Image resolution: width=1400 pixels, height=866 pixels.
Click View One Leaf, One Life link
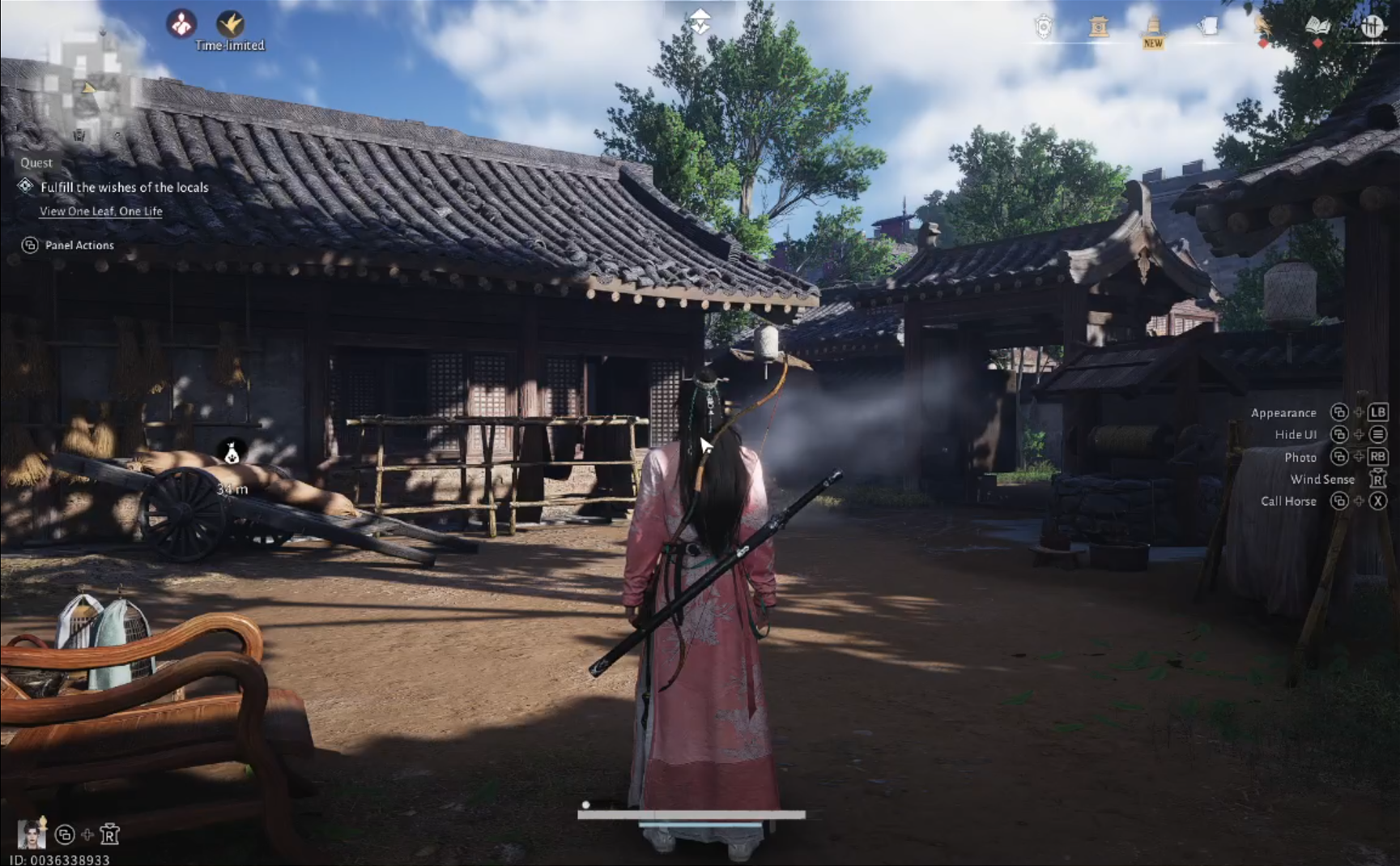tap(100, 211)
